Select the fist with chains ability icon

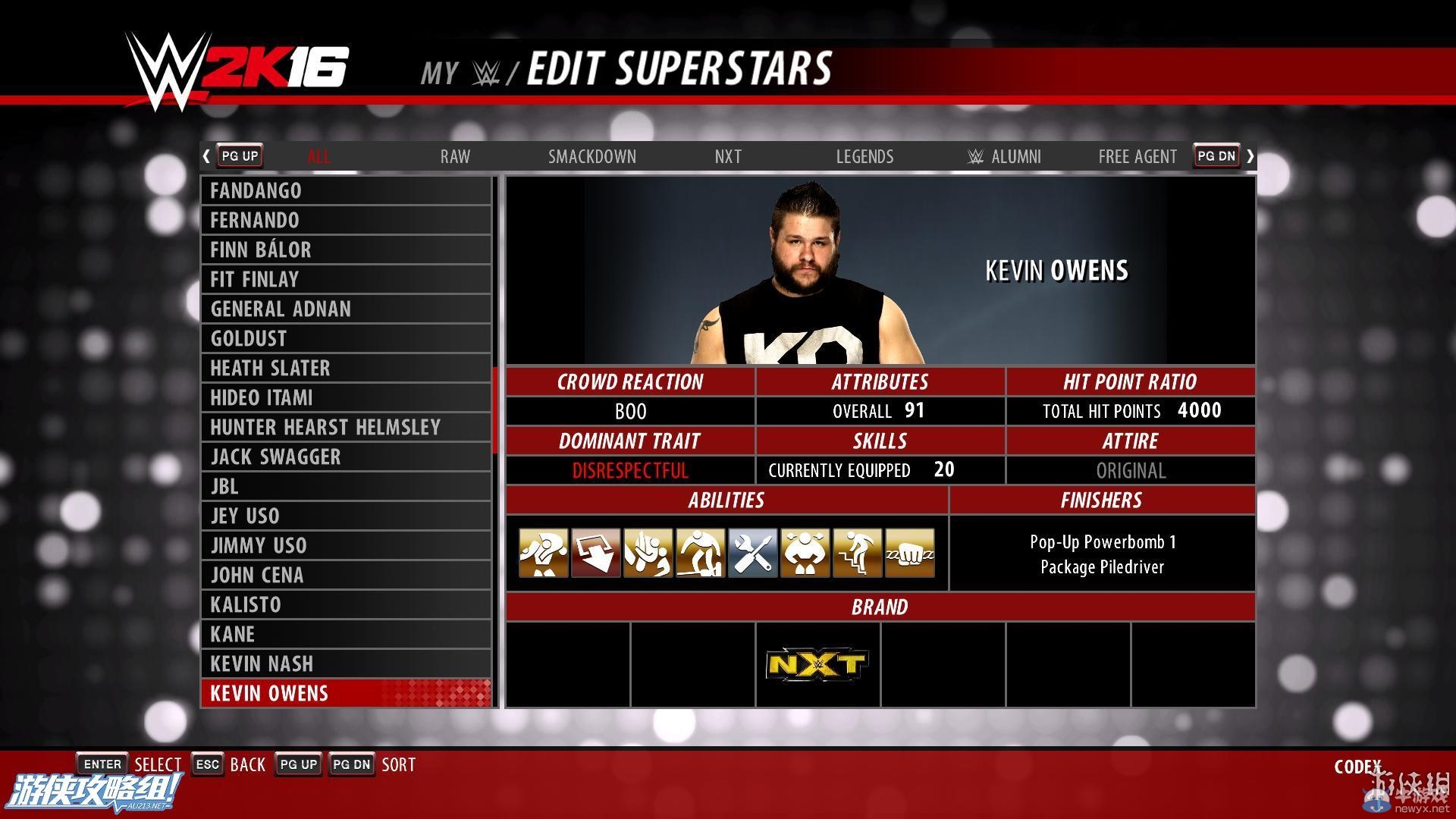pyautogui.click(x=909, y=554)
